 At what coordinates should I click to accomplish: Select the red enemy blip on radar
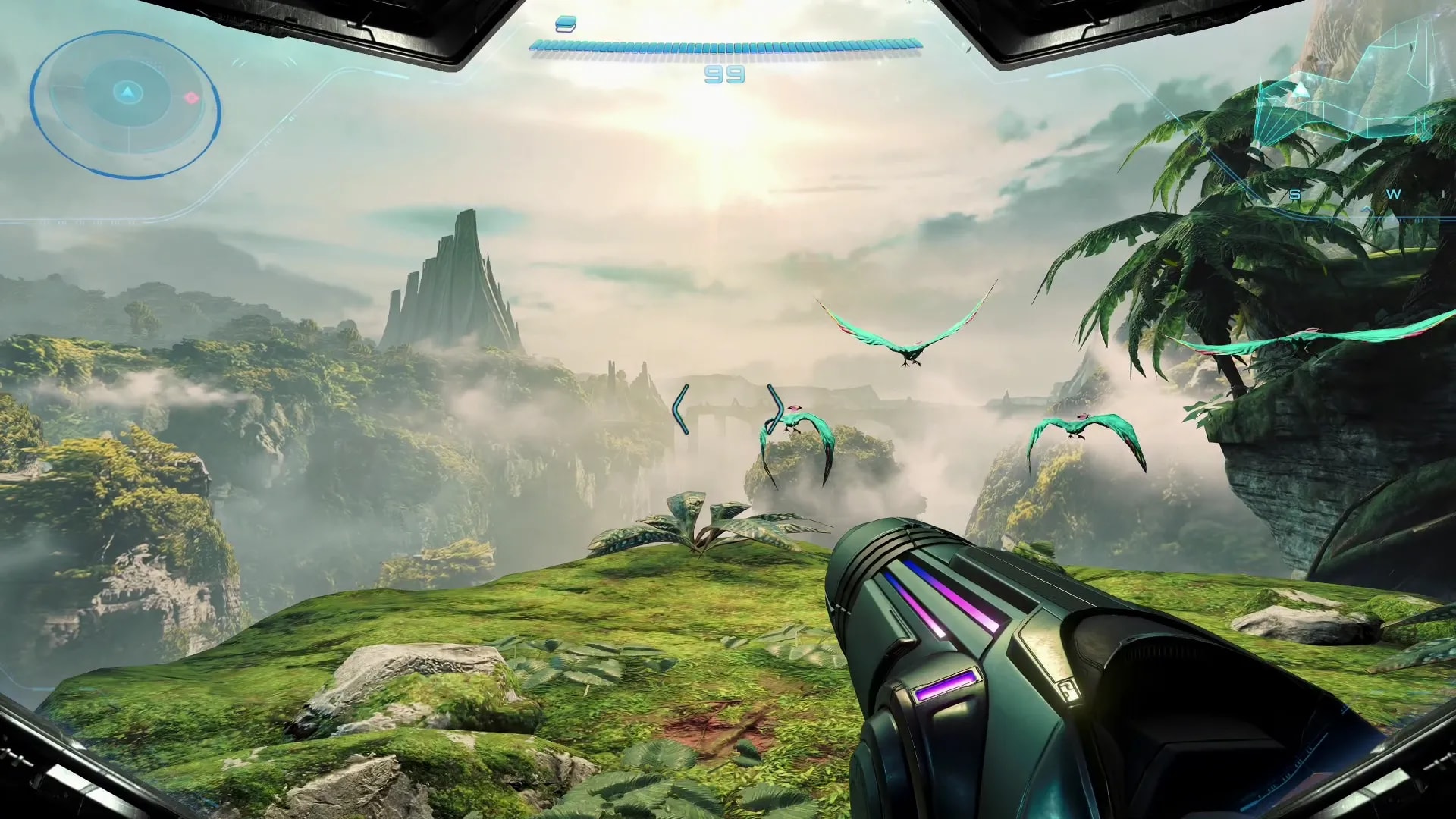pos(191,98)
